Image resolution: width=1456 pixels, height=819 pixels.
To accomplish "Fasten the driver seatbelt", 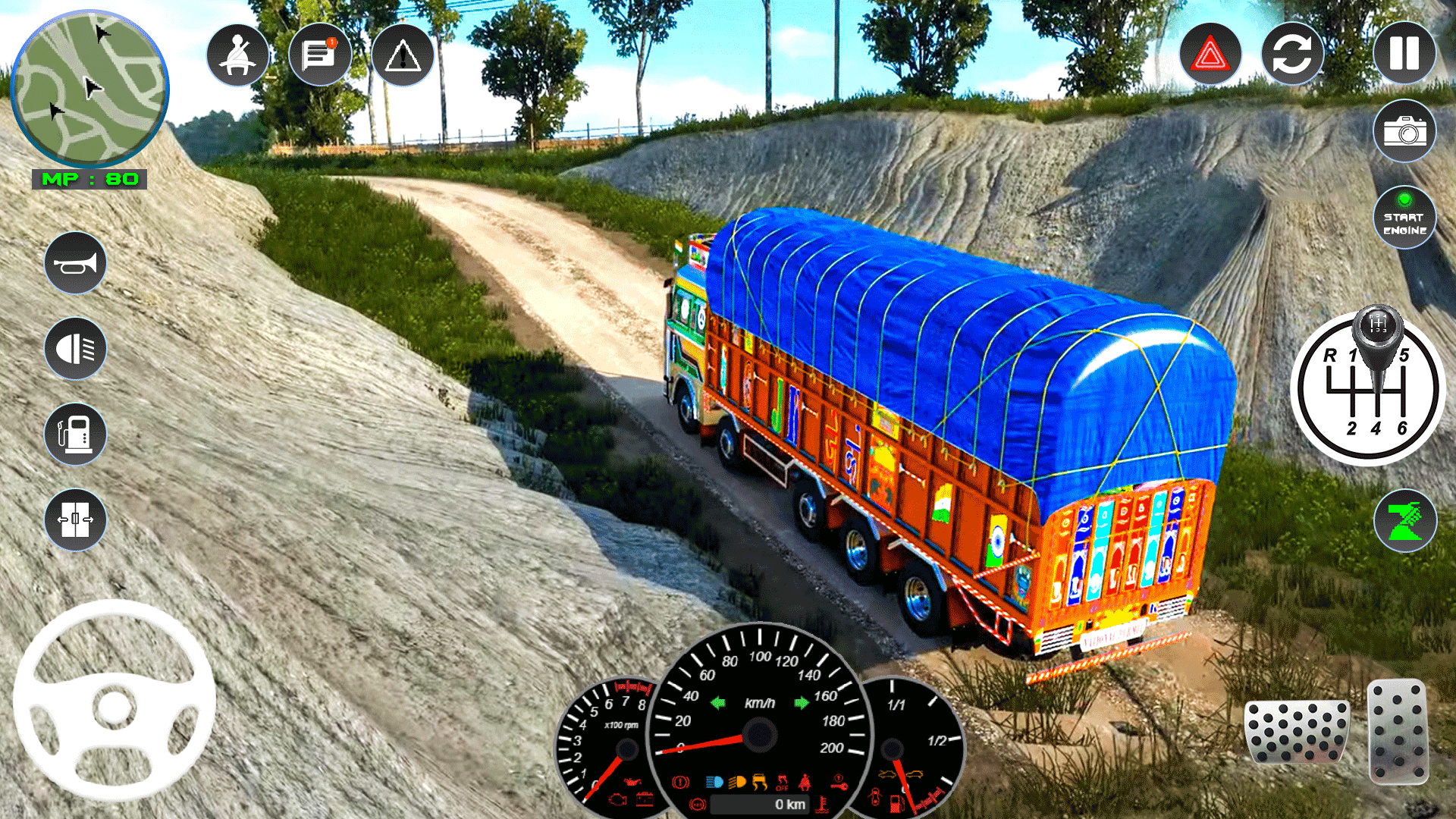I will [237, 55].
